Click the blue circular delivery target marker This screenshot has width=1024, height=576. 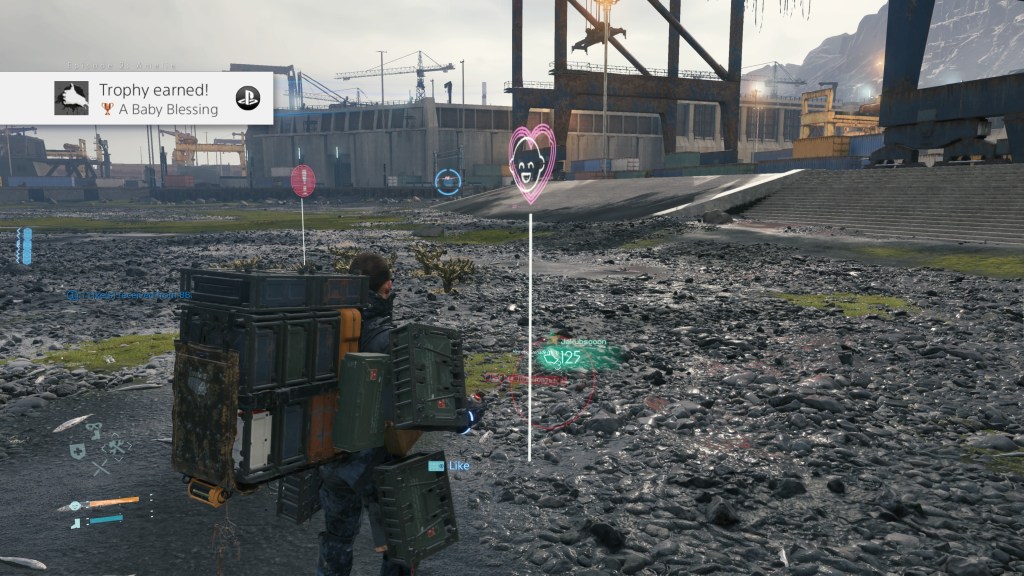tap(448, 181)
